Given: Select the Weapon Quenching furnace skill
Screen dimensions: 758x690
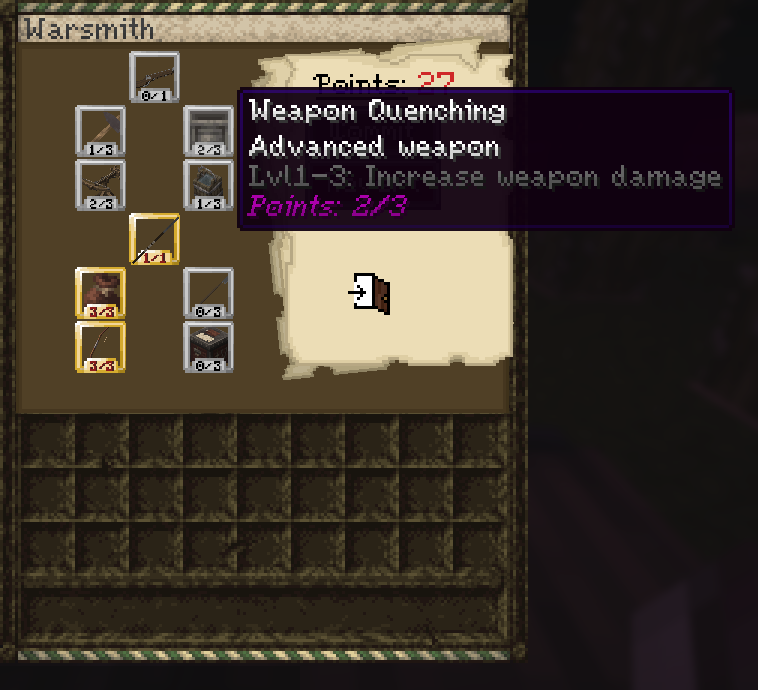Looking at the screenshot, I should point(208,131).
